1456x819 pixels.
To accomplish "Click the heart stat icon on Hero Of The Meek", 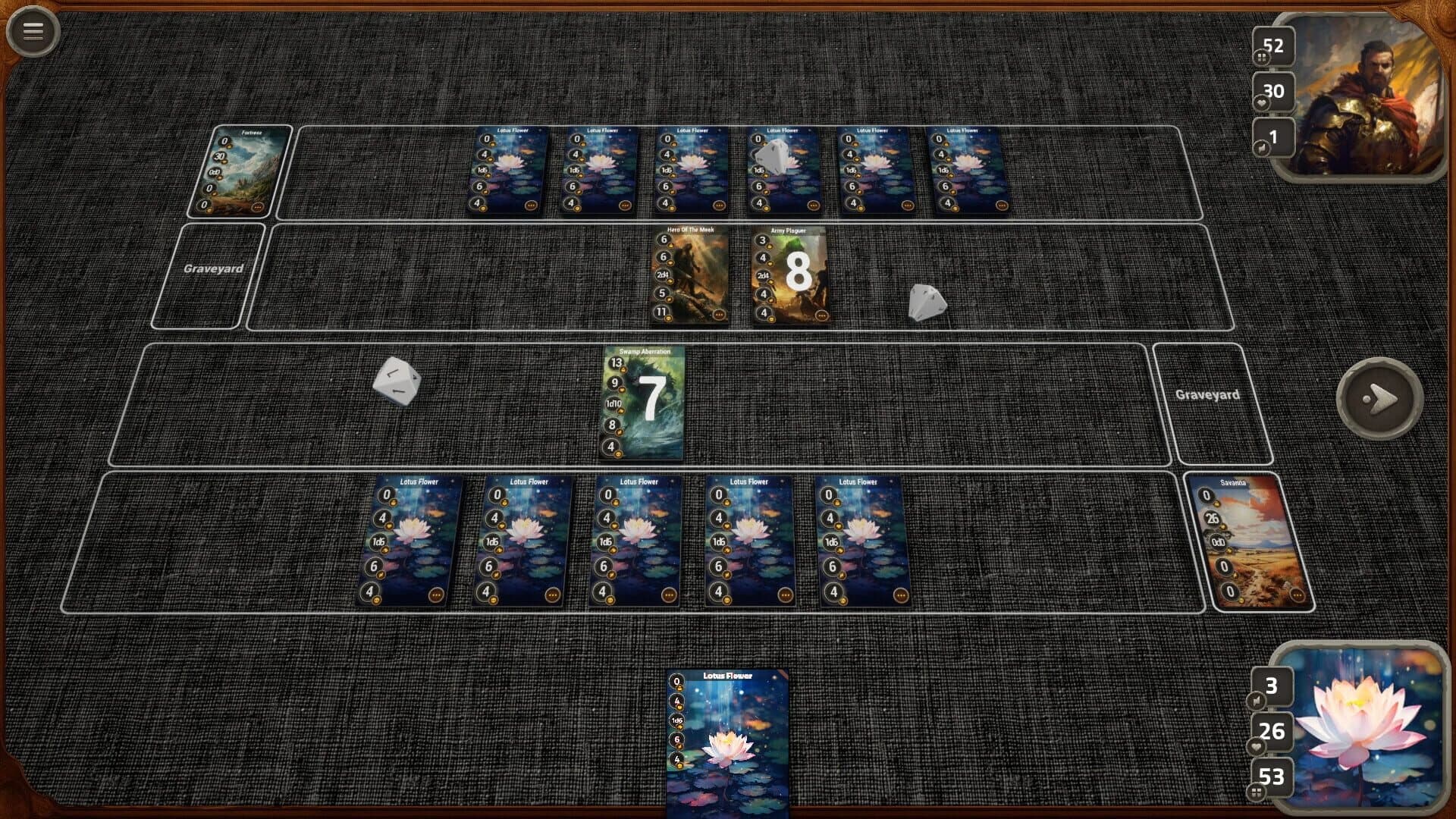I will 662,256.
